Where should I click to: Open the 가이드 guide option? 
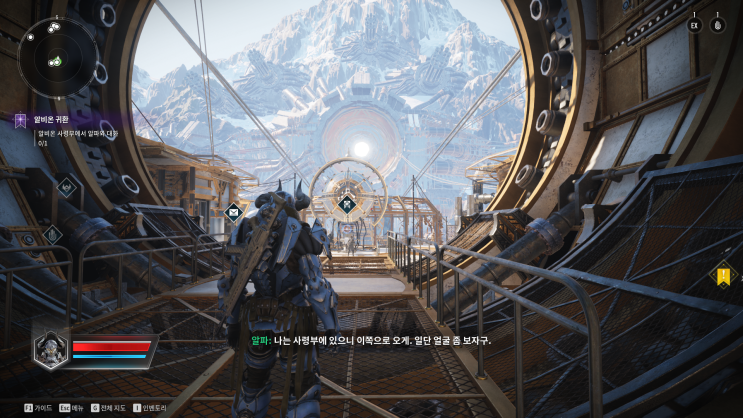pos(37,408)
